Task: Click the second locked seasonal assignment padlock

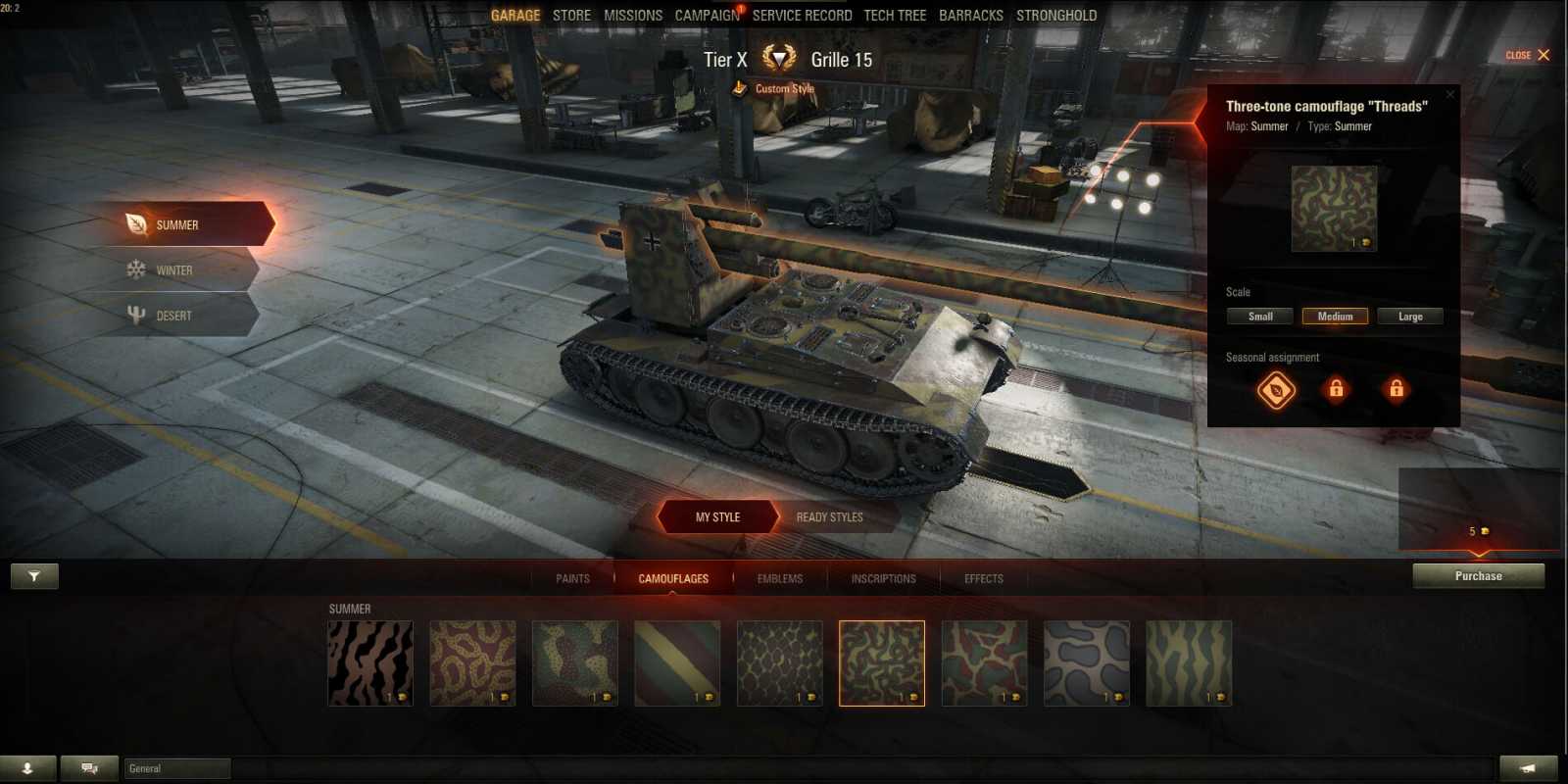Action: [1396, 390]
